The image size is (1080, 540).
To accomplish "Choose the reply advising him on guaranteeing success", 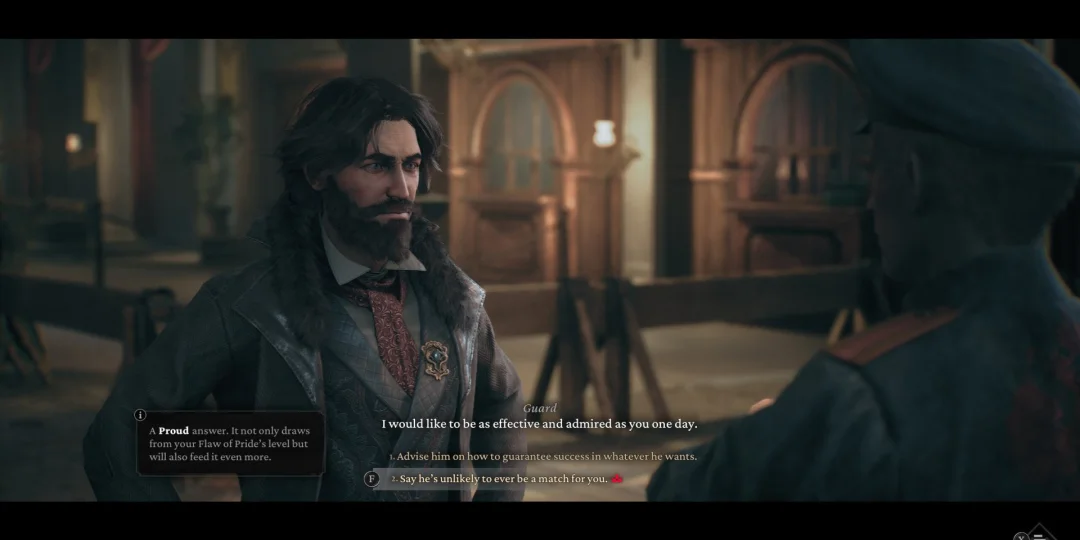I will 546,456.
